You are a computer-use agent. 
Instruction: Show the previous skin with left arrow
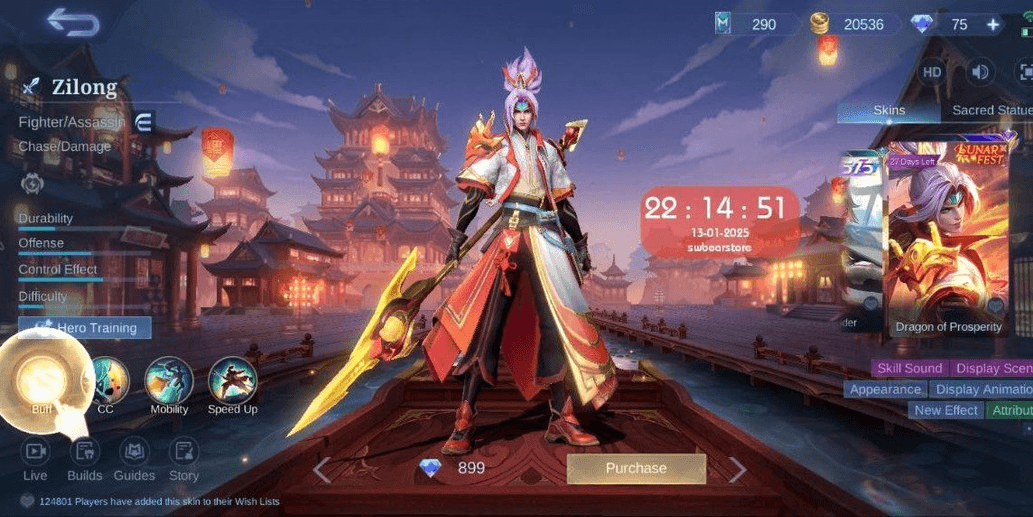(321, 469)
